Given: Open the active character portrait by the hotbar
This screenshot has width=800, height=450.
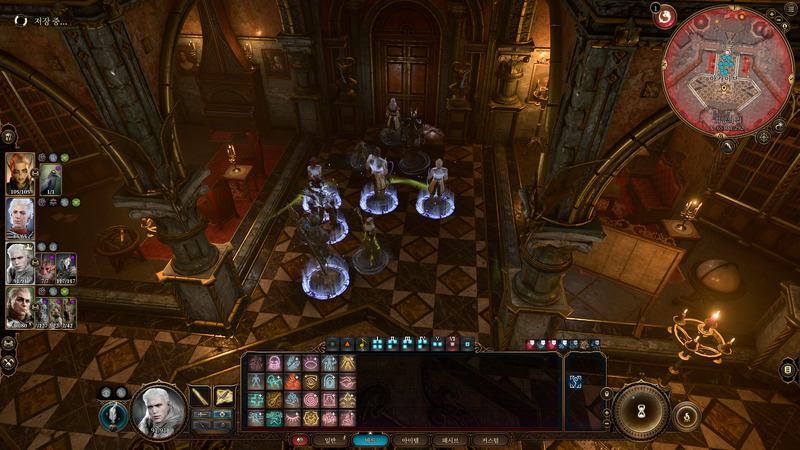Looking at the screenshot, I should coord(159,410).
